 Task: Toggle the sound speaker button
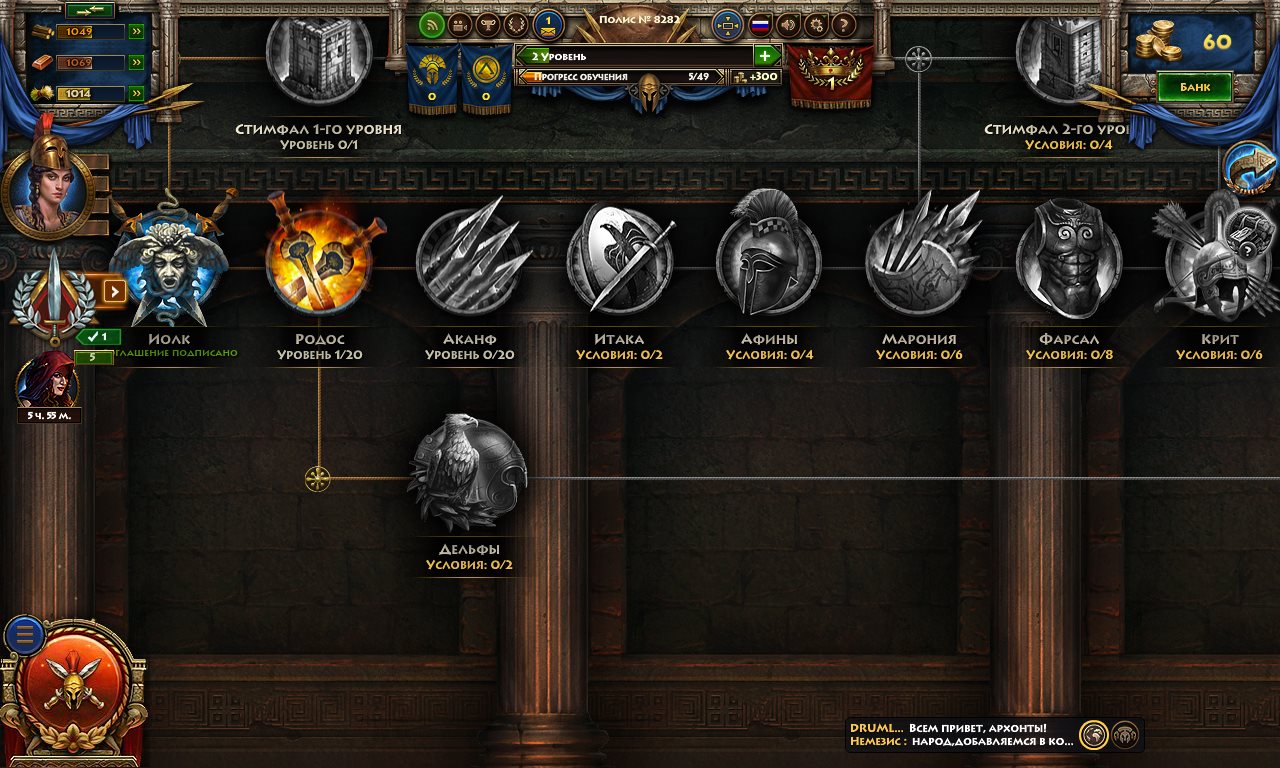[788, 25]
